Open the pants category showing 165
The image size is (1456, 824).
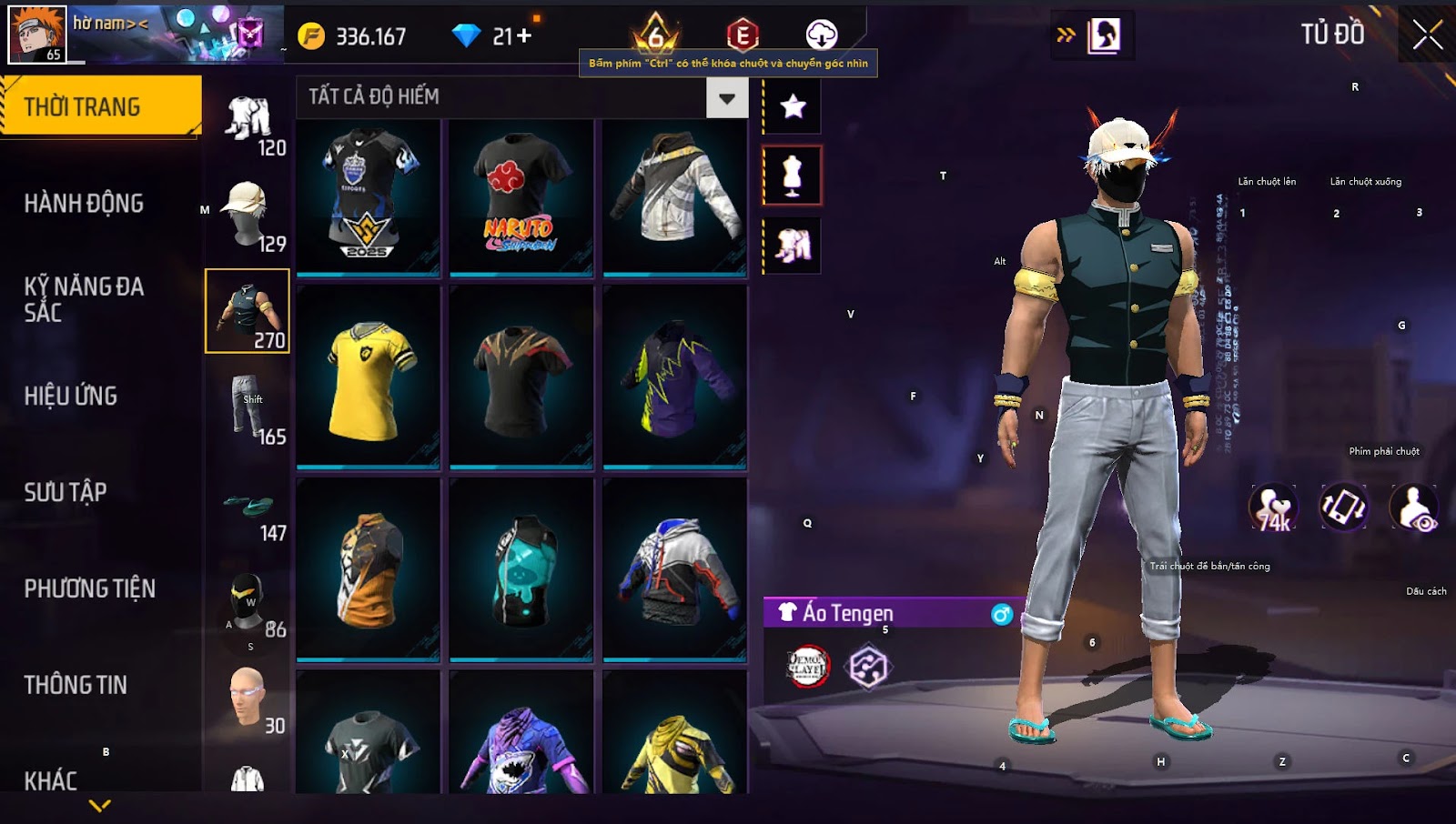coord(248,407)
